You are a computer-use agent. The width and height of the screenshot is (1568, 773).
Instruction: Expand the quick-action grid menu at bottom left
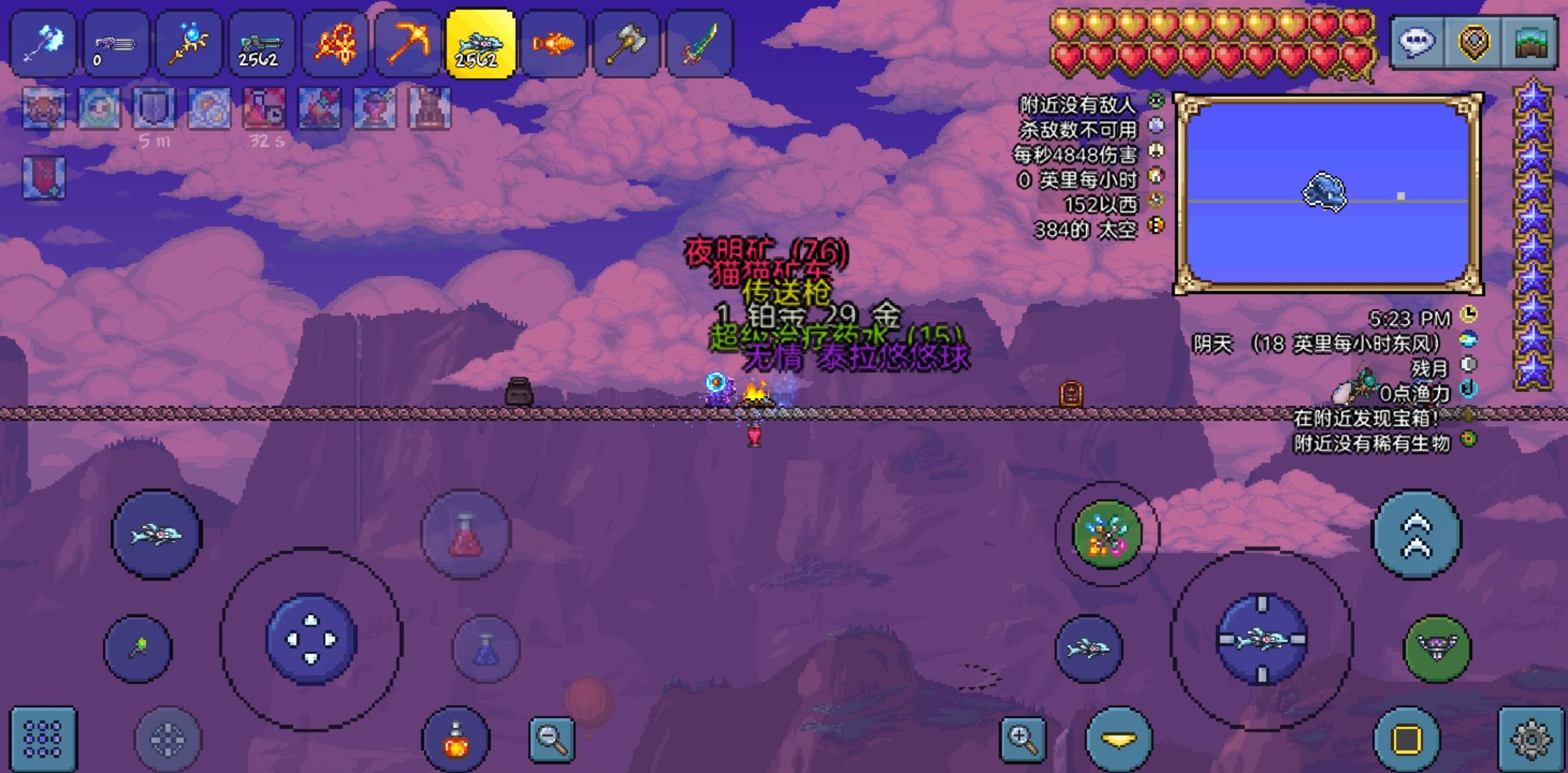coord(43,739)
